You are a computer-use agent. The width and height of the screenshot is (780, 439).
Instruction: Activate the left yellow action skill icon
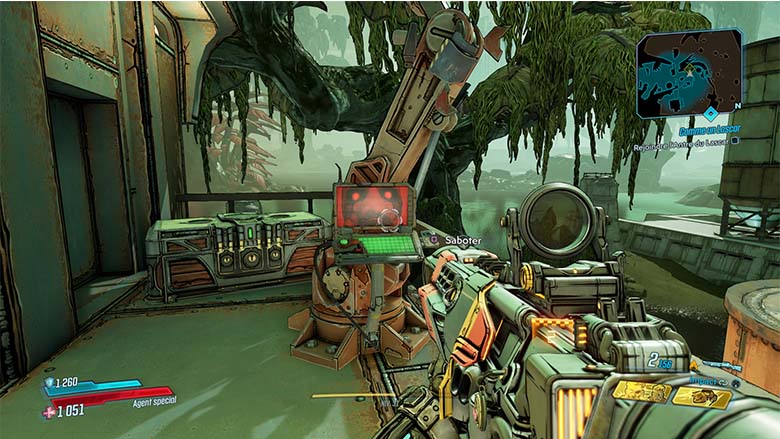641,392
